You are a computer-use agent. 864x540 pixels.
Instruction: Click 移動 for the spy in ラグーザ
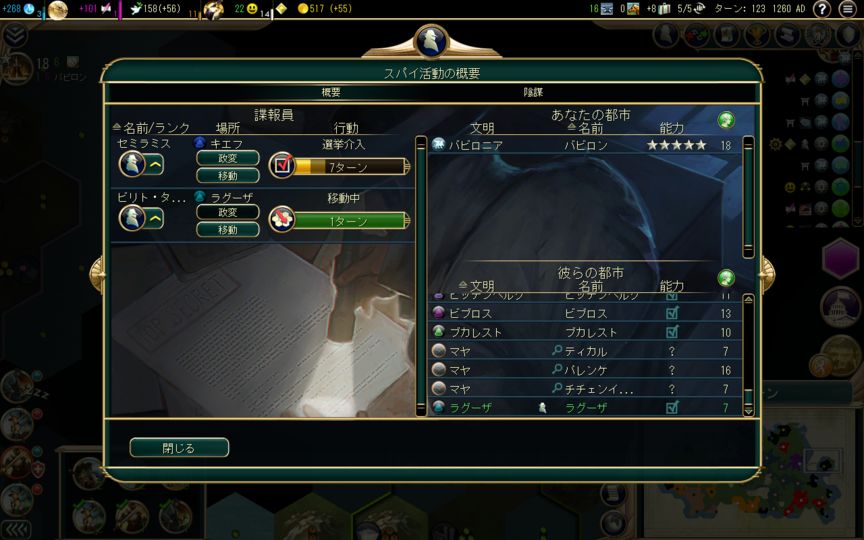(x=227, y=229)
